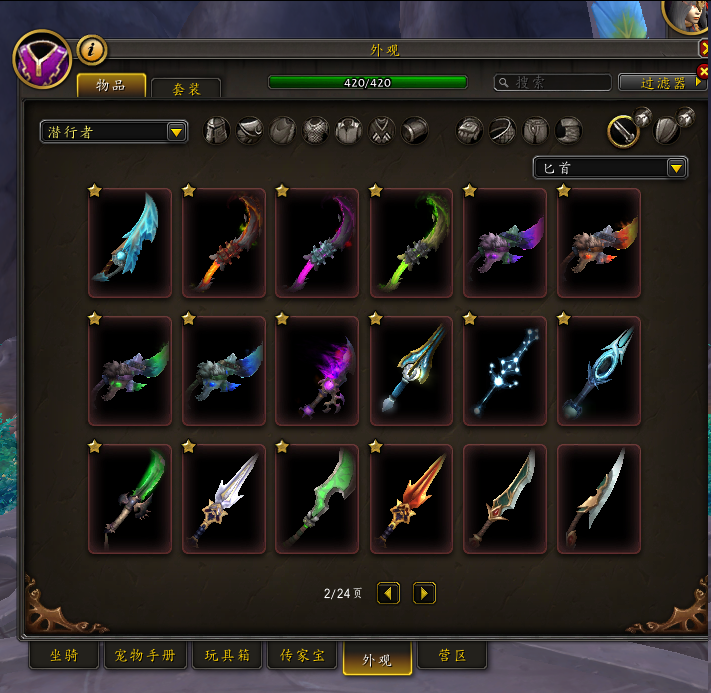Select the main-hand weapon slot icon
Screen dimensions: 711x693
[624, 130]
